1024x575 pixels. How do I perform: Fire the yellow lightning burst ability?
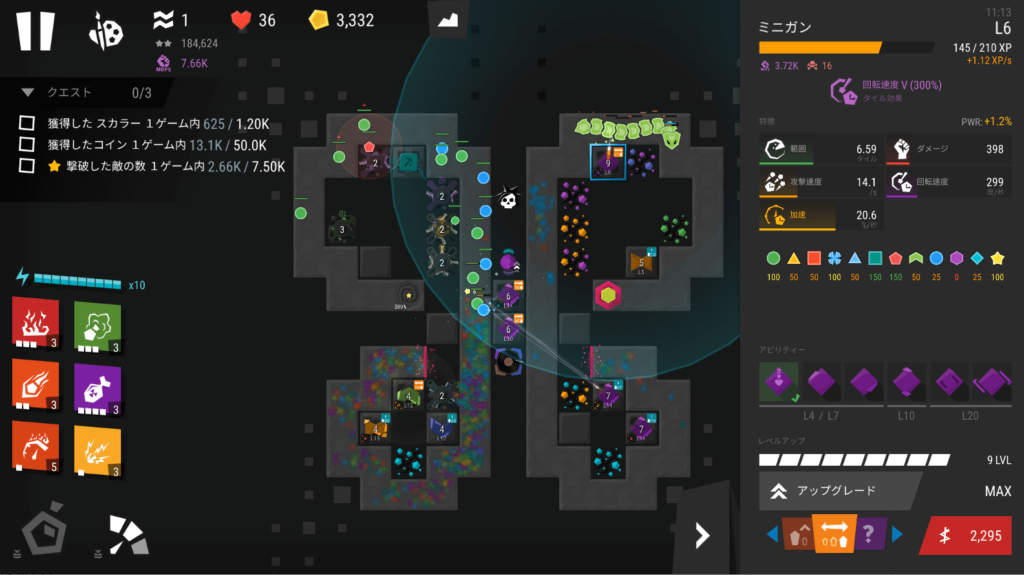(97, 446)
